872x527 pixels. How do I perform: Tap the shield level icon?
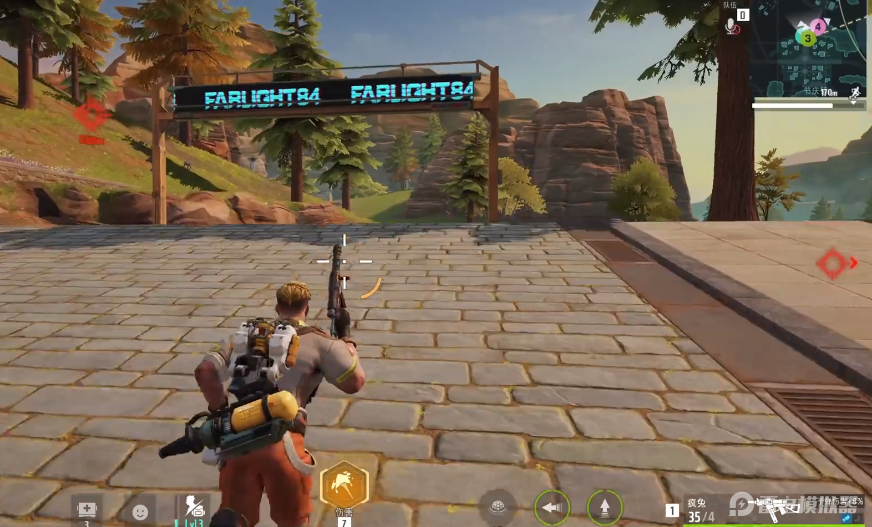click(190, 507)
